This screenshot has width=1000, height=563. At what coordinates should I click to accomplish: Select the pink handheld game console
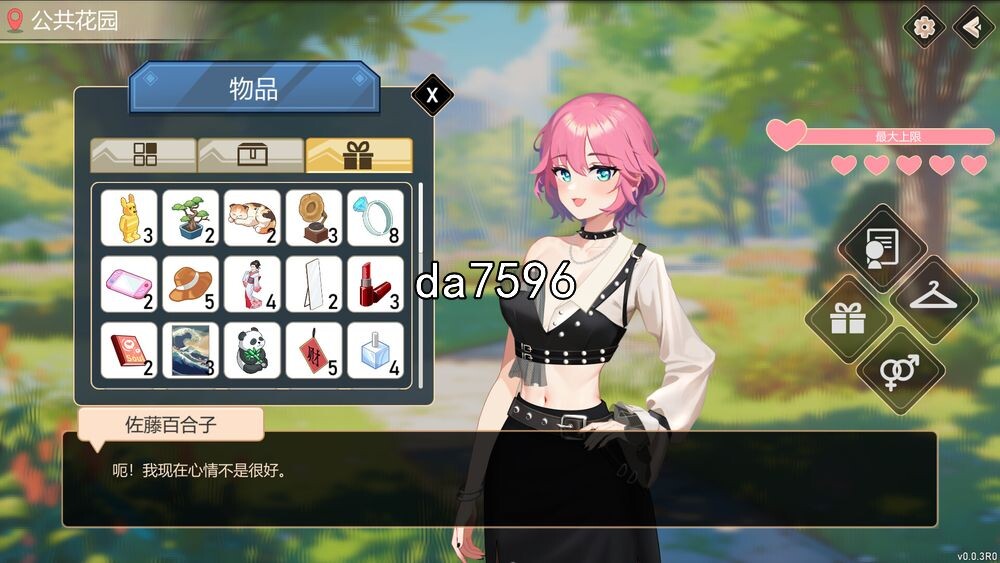129,284
